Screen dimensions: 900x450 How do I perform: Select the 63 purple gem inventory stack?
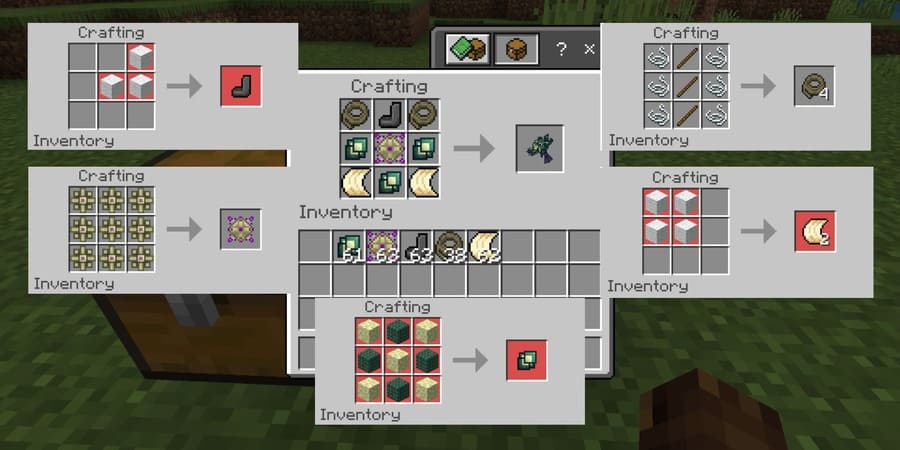[382, 246]
